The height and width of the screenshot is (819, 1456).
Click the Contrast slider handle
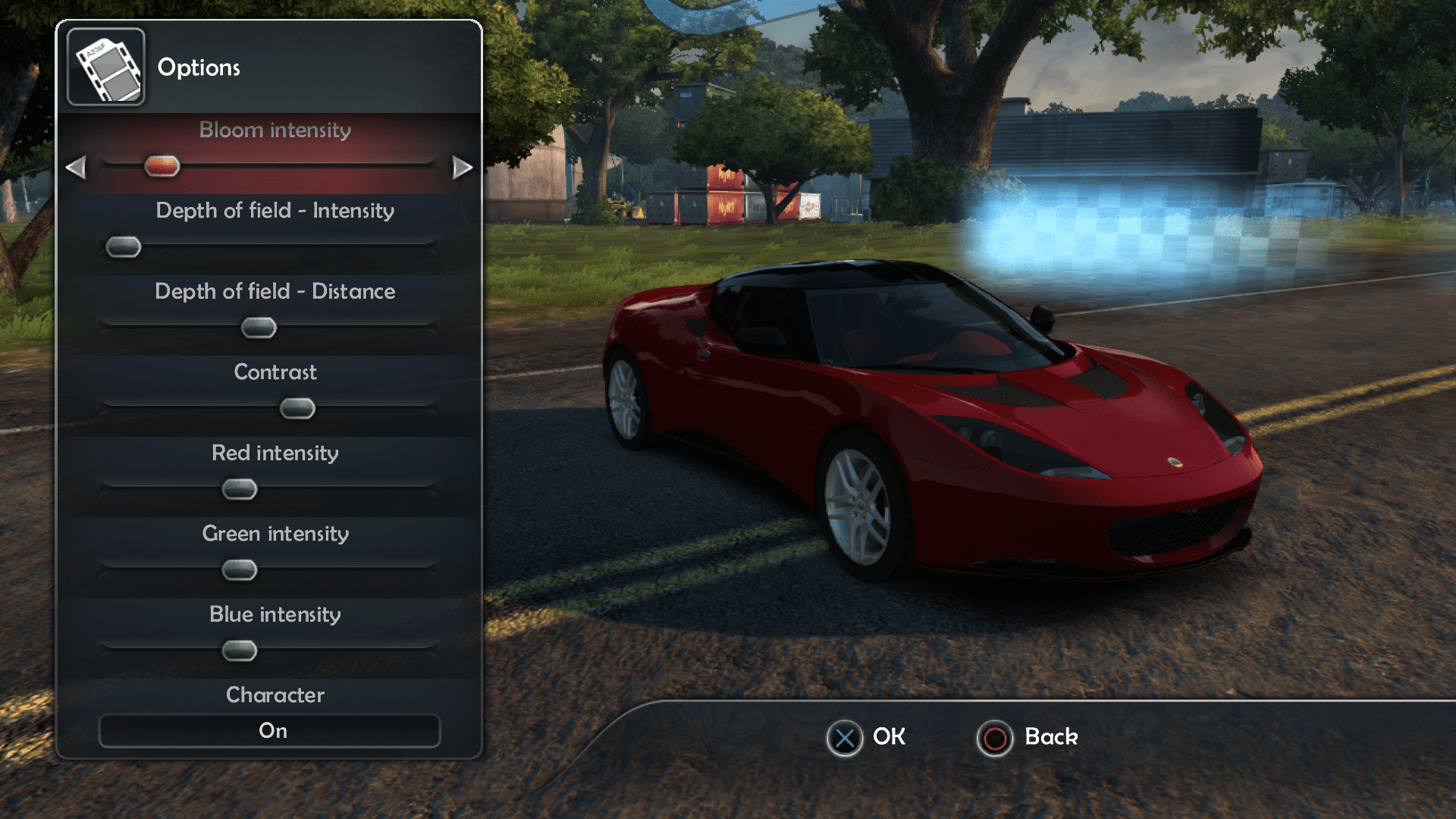point(297,409)
